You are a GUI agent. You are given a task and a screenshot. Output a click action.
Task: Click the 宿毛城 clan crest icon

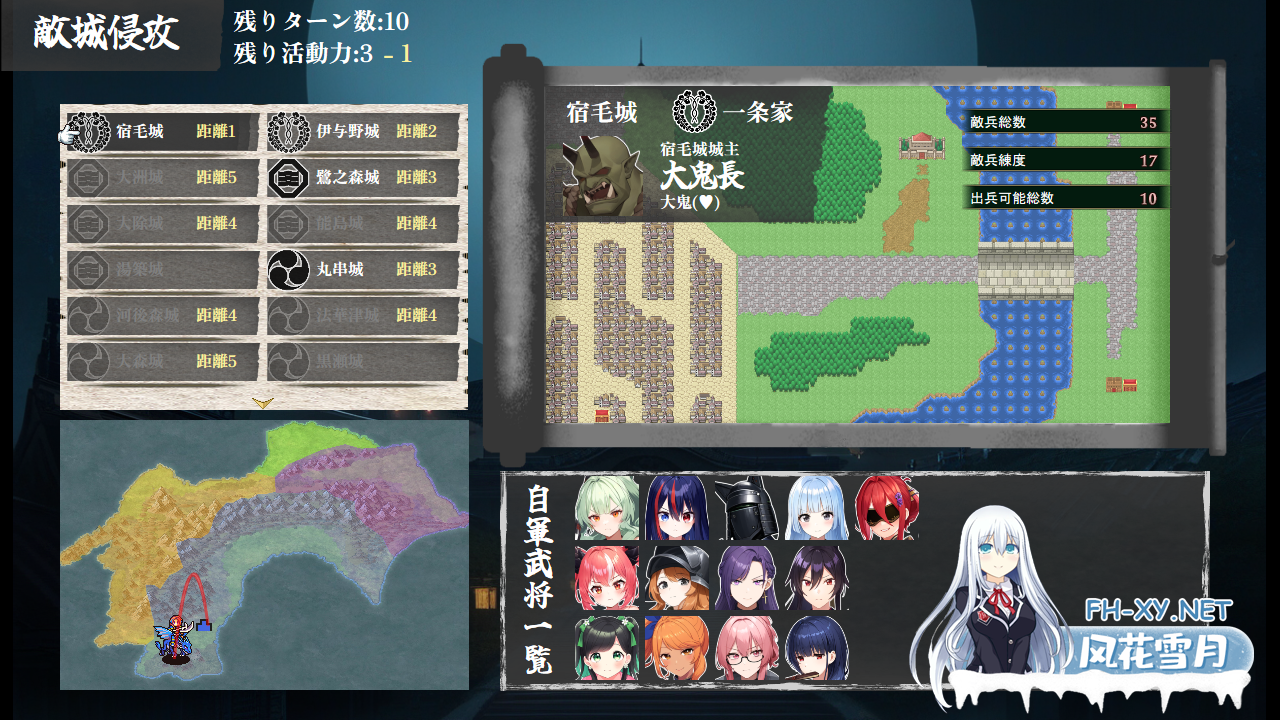(x=92, y=131)
